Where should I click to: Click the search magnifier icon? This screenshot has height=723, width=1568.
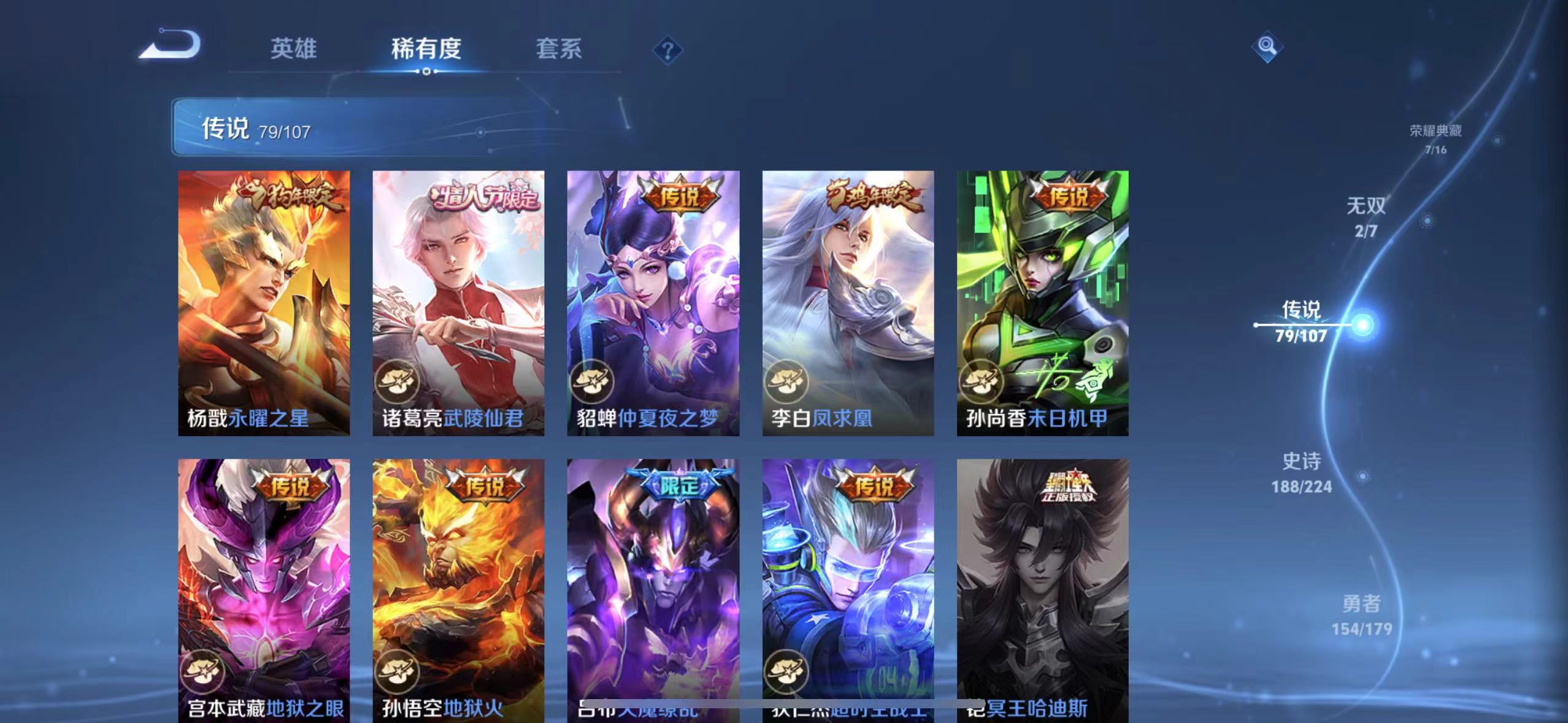1266,46
